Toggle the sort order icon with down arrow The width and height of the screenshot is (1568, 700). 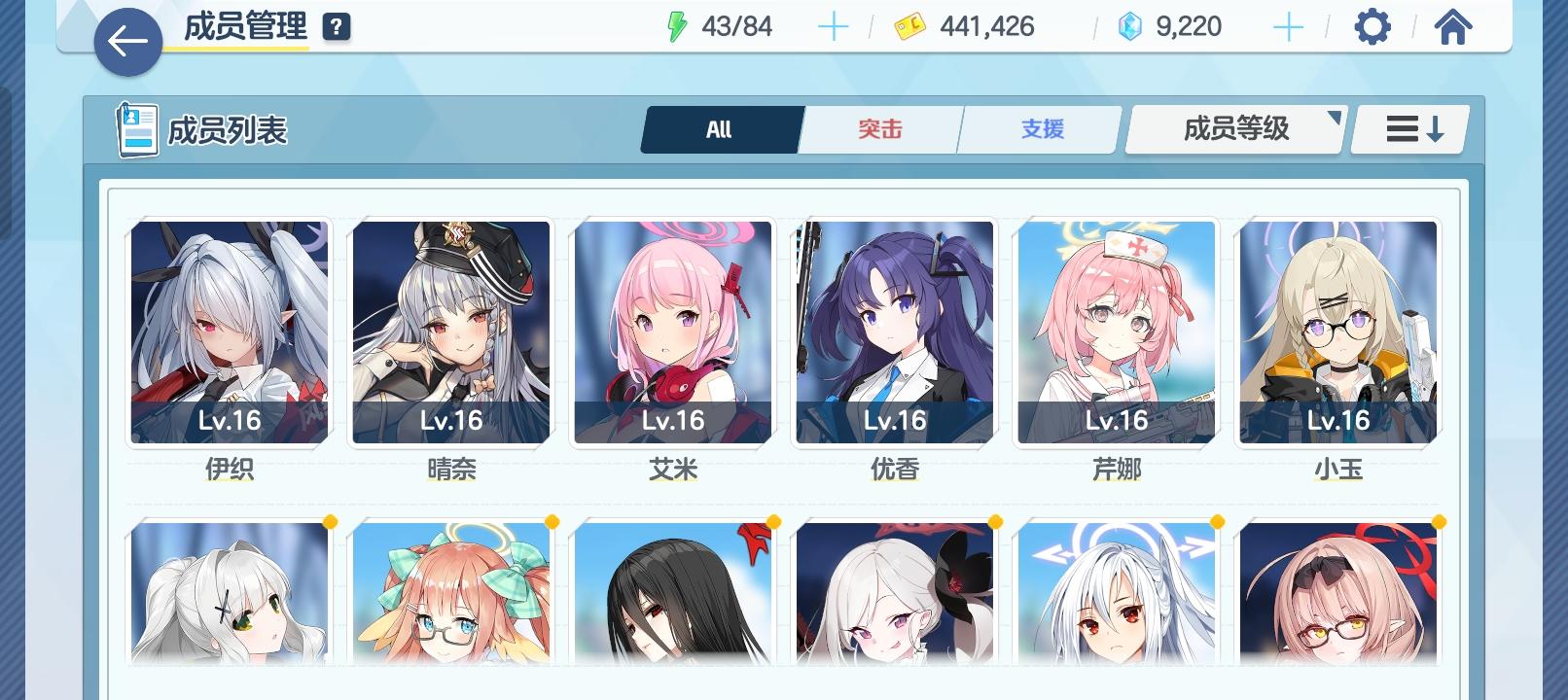(1408, 128)
